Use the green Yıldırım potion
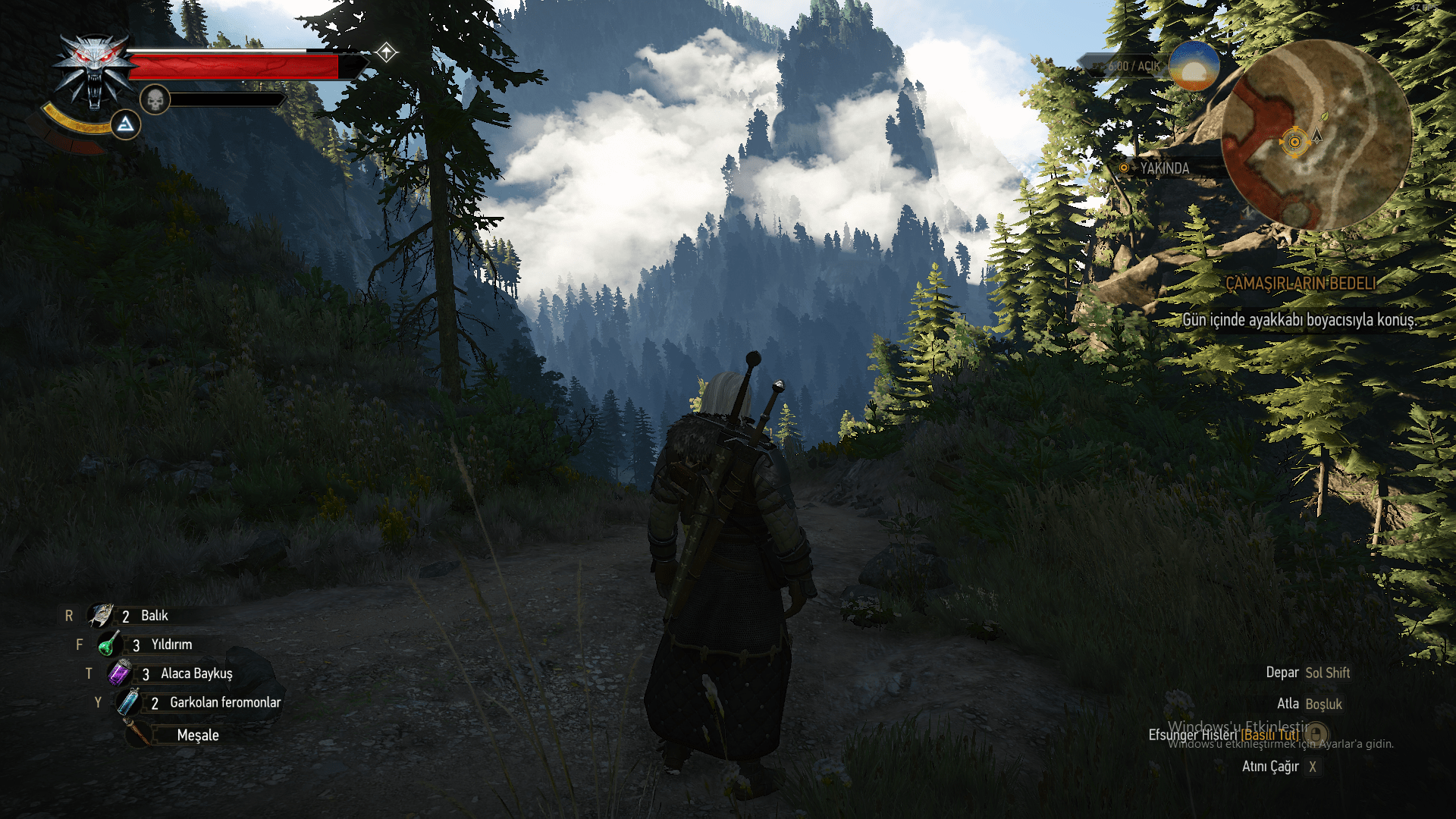Screen dimensions: 1456x819 tap(110, 645)
